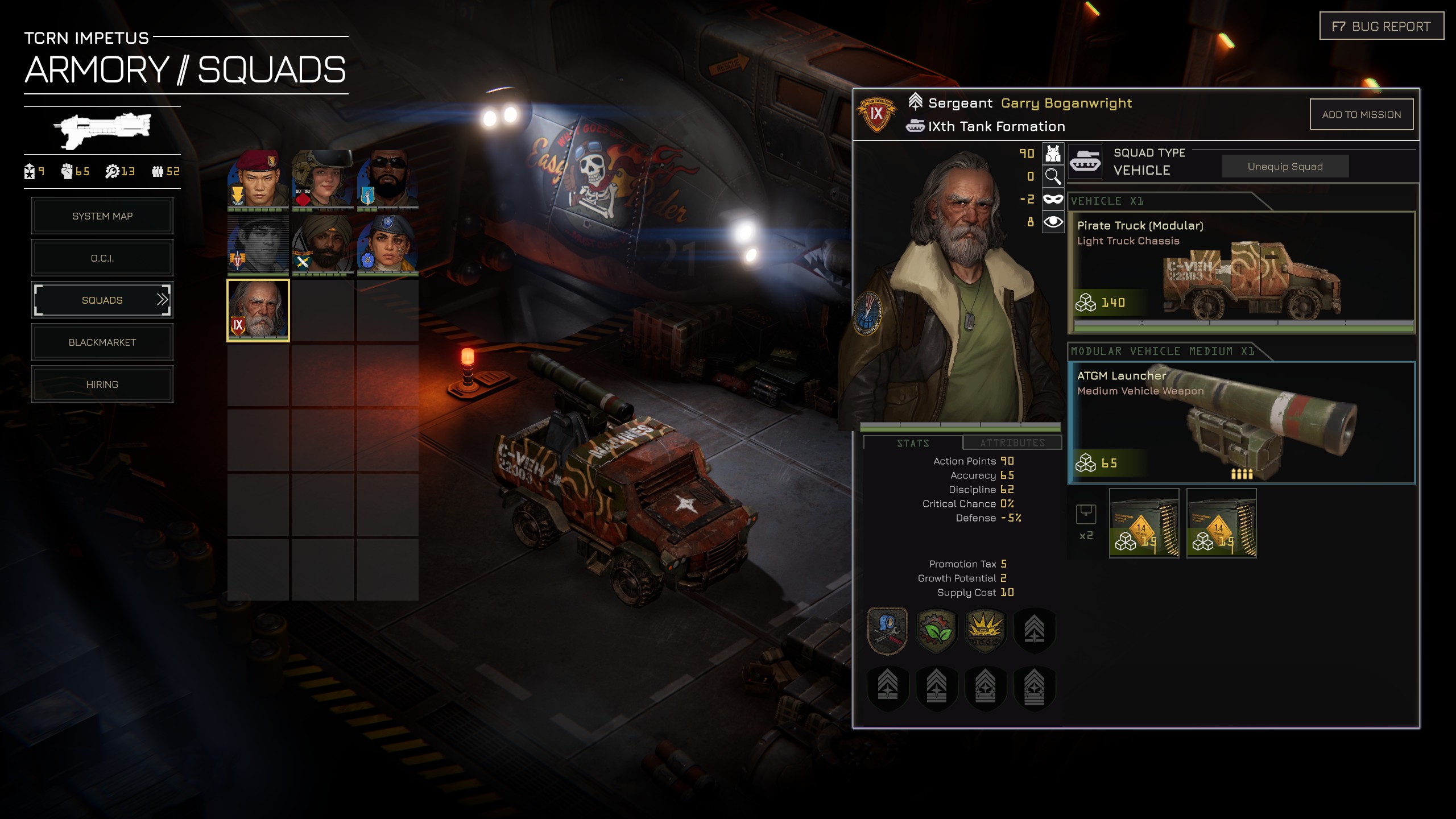Choose the blue cap female soldier portrait
The width and height of the screenshot is (1456, 819).
click(388, 245)
